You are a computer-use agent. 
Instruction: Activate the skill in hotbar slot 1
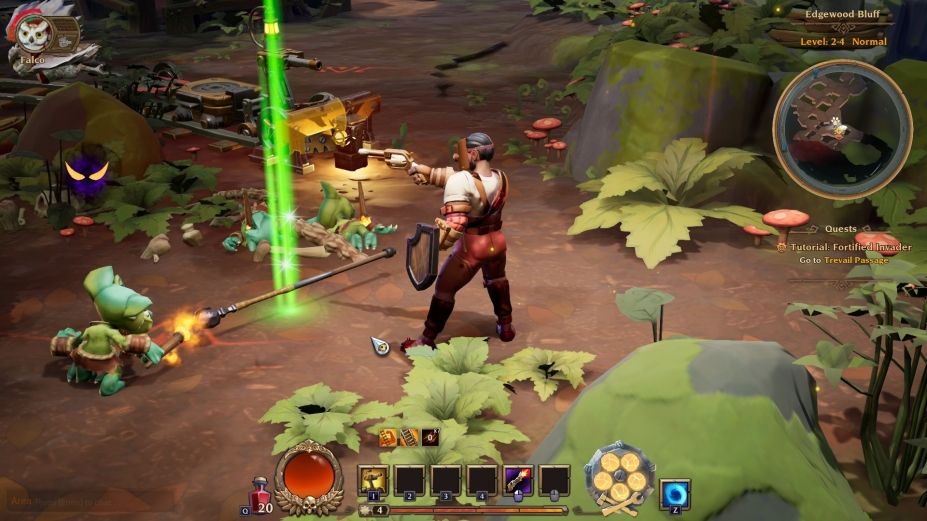[373, 480]
